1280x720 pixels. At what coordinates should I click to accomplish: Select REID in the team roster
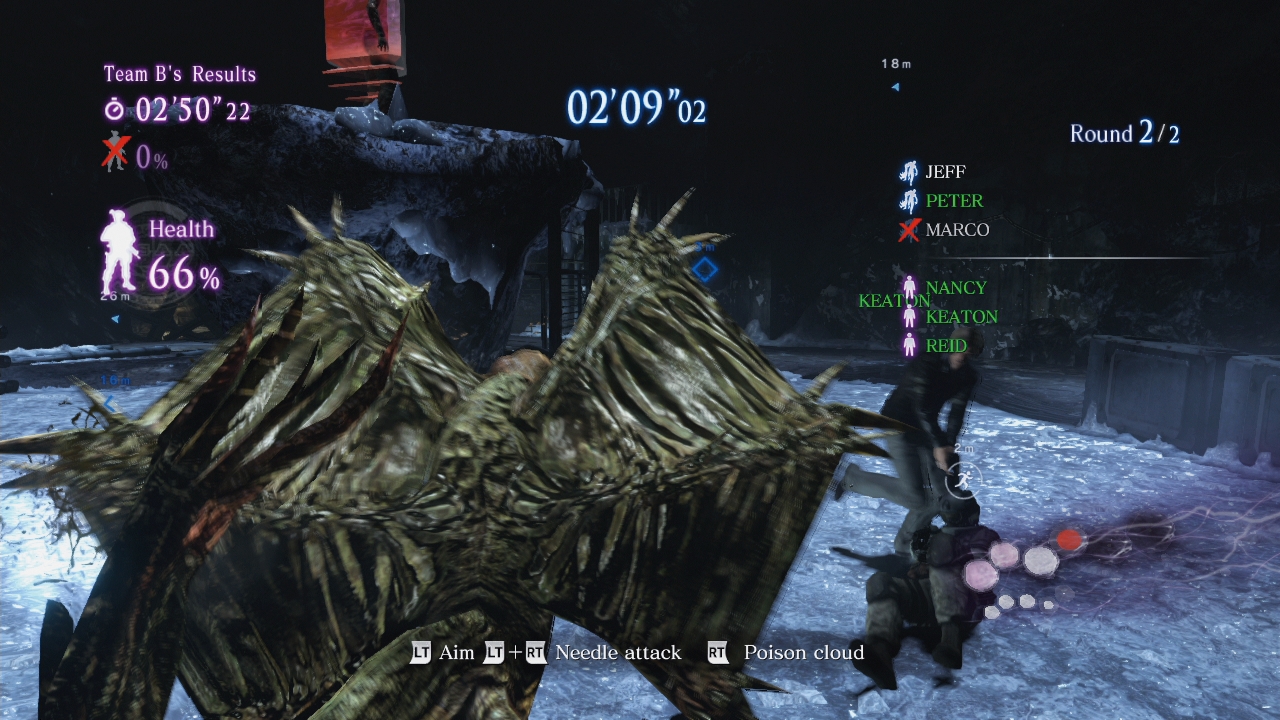coord(945,346)
